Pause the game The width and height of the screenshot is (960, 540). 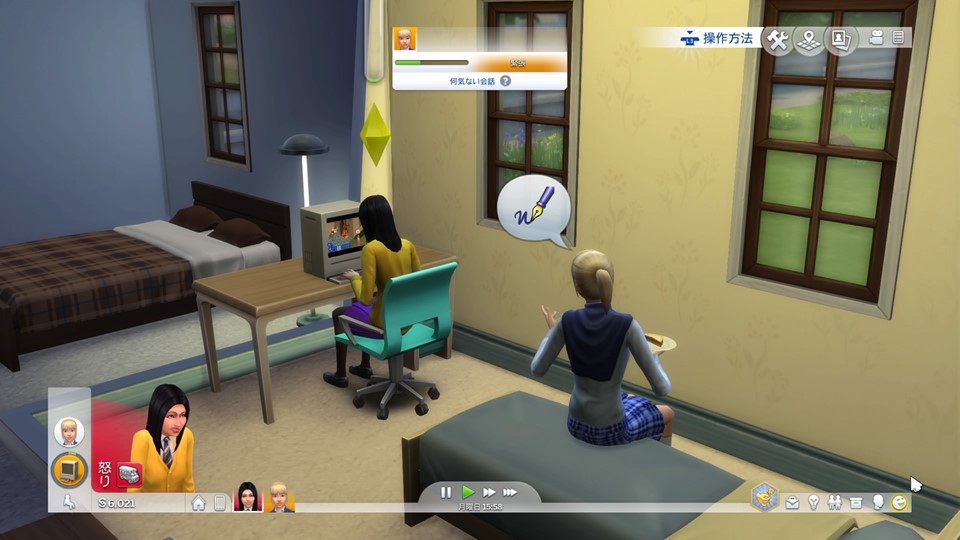click(446, 492)
